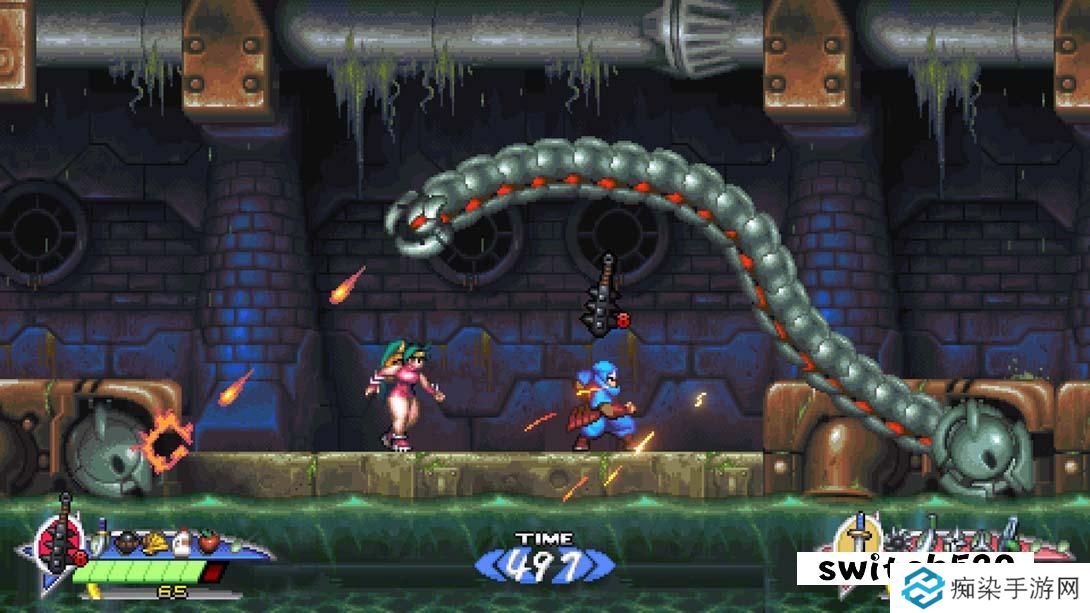Image resolution: width=1090 pixels, height=613 pixels.
Task: Select the black bomb inventory item
Action: pos(129,543)
